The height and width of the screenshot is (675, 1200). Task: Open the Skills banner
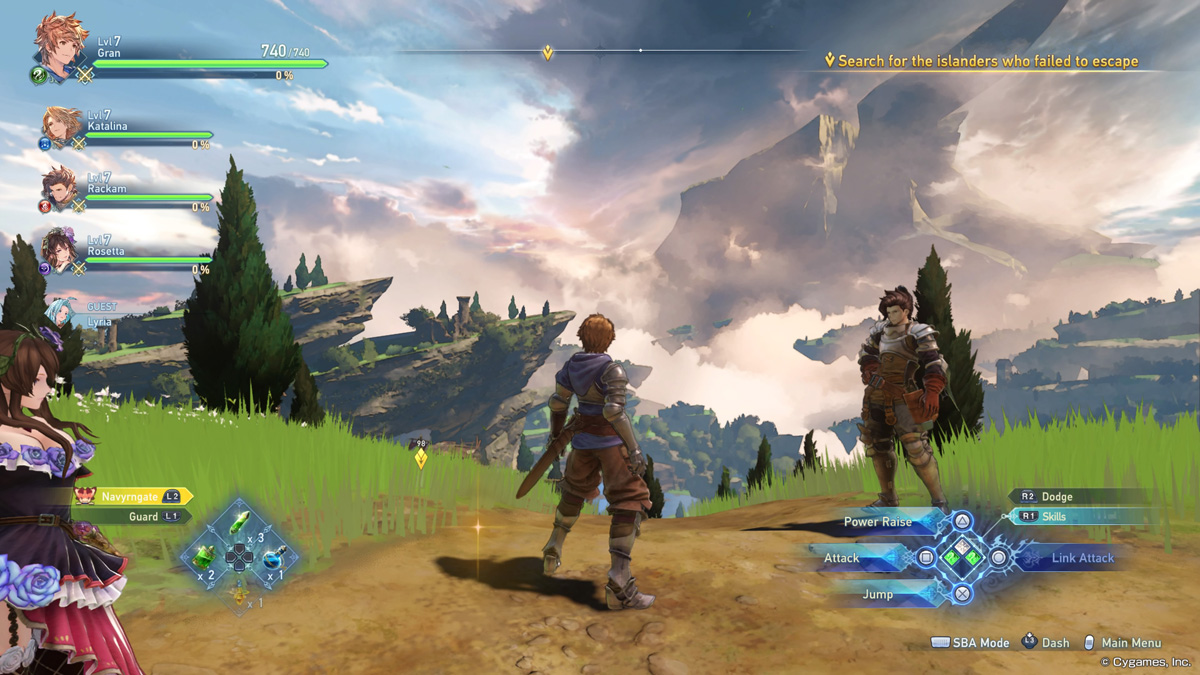coord(1075,517)
